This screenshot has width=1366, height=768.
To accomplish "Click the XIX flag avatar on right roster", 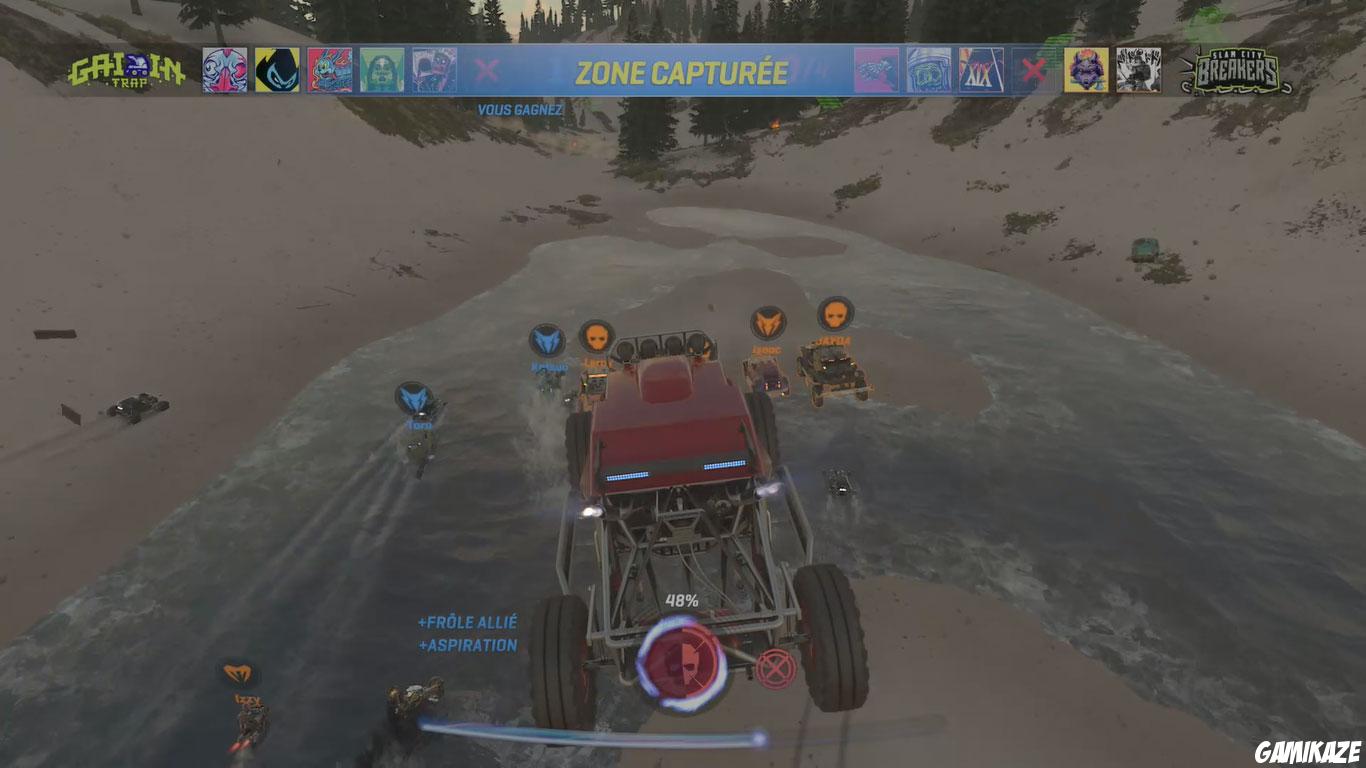I will point(980,68).
